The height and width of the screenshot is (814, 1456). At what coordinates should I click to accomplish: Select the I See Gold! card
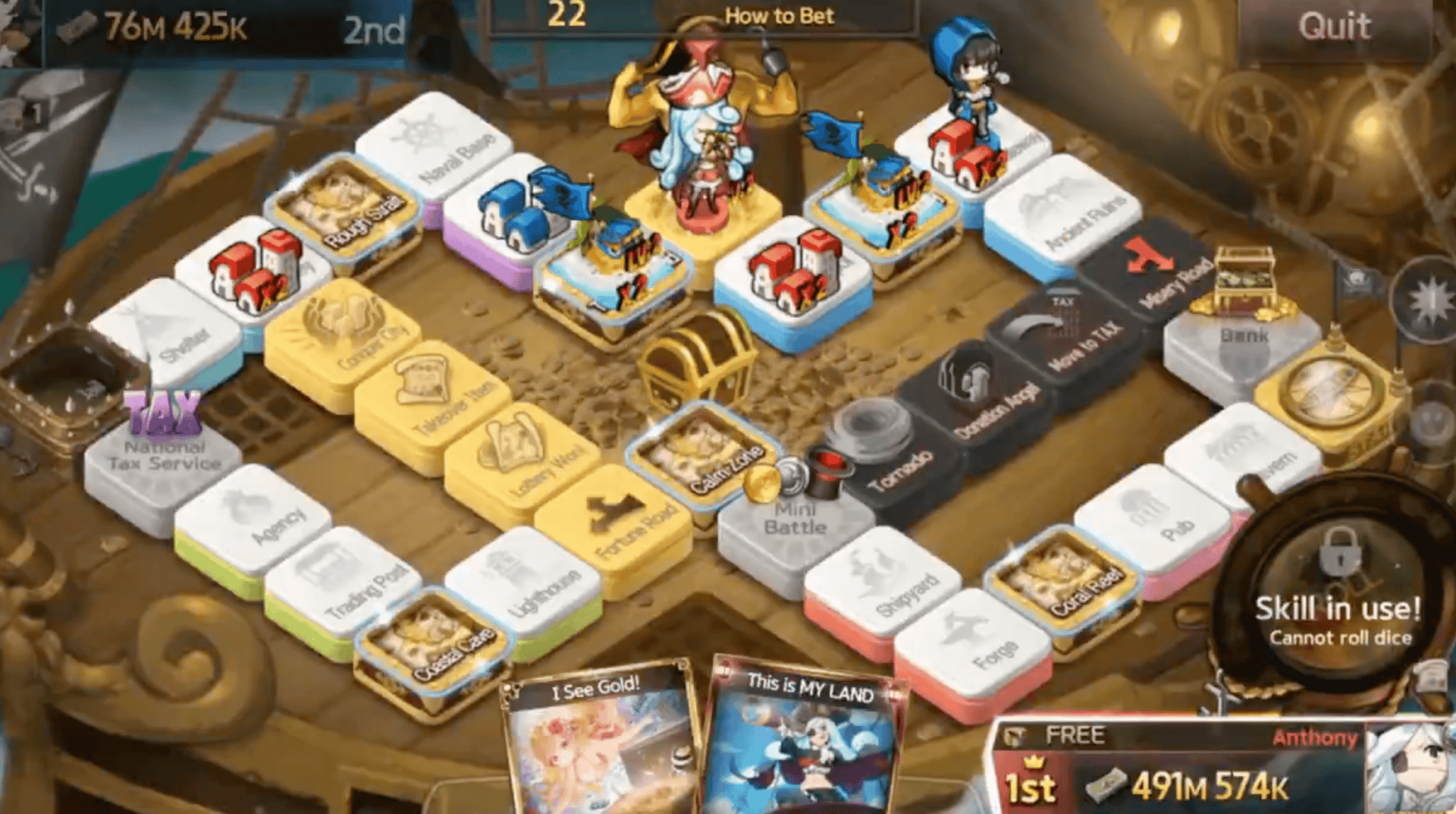pos(599,743)
